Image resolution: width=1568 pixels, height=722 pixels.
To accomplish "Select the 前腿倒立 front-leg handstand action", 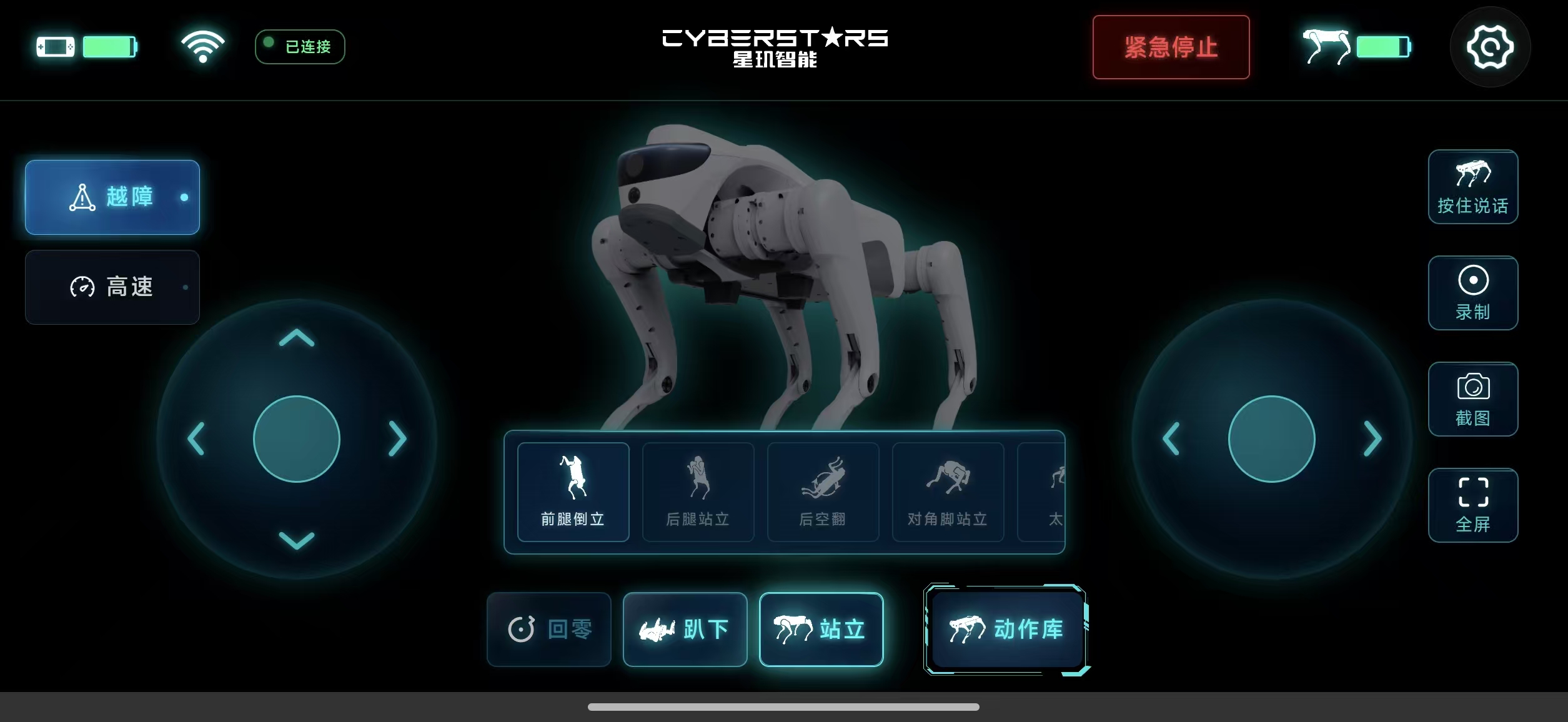I will pyautogui.click(x=573, y=492).
